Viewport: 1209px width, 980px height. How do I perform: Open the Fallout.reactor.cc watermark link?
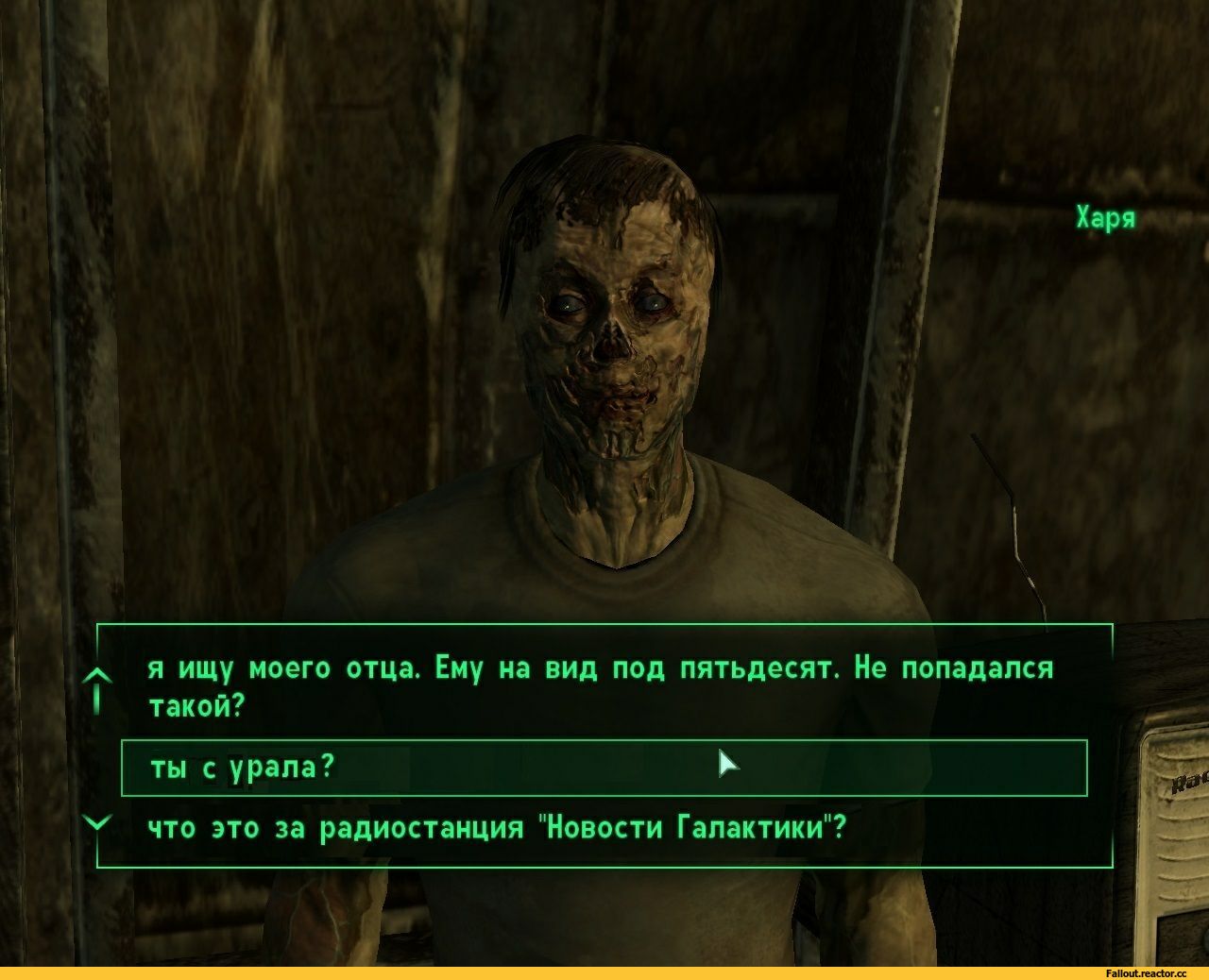(x=1143, y=972)
